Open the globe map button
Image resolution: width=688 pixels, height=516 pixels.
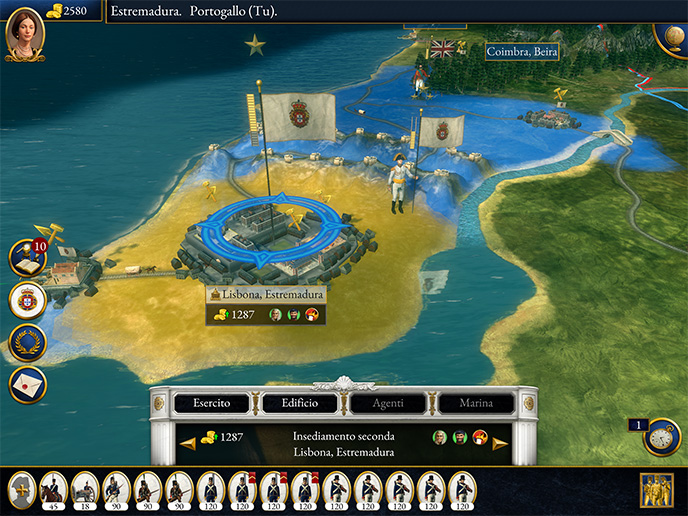point(672,34)
